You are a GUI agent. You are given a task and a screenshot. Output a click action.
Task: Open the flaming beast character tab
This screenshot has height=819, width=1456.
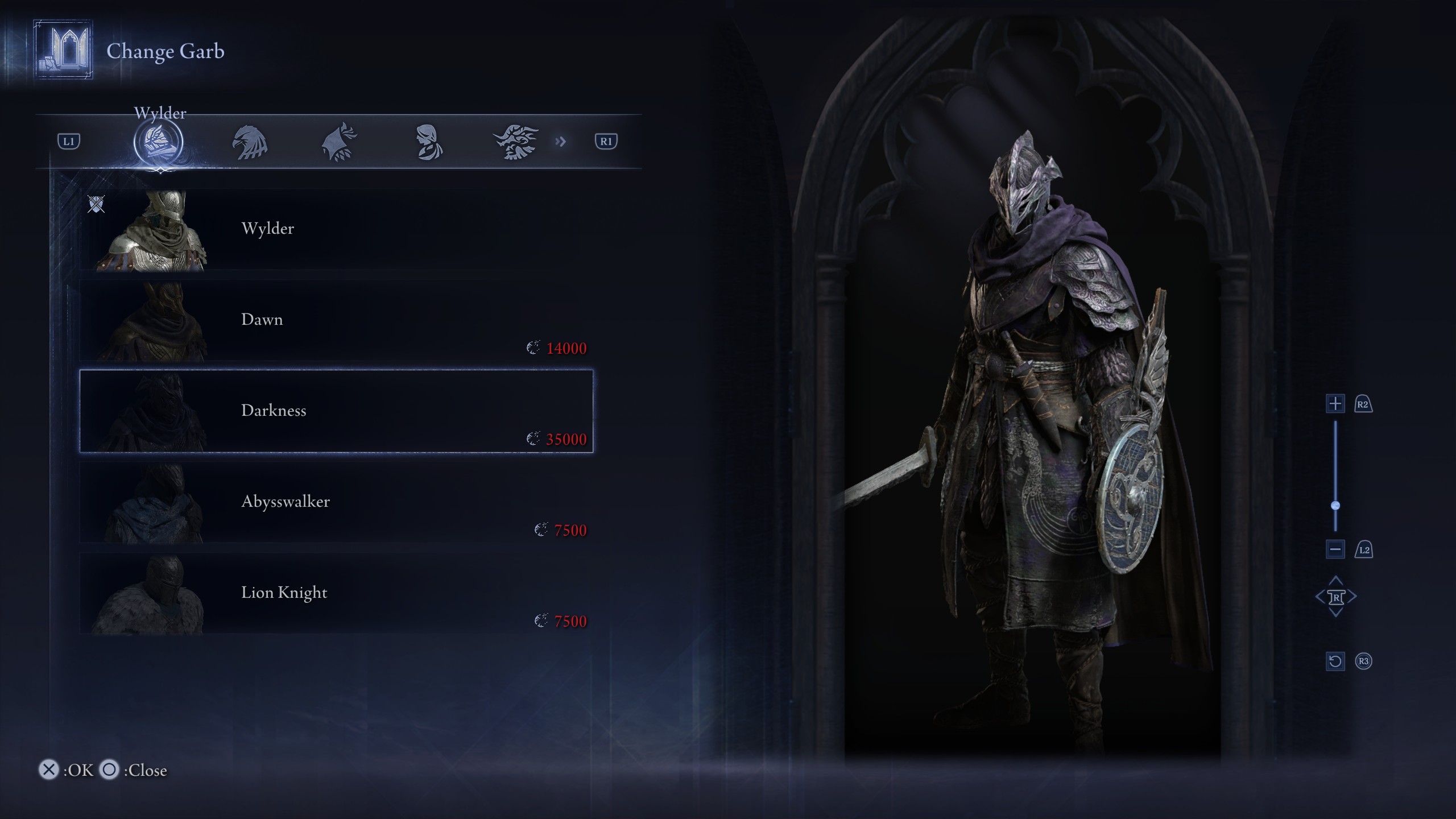tap(515, 142)
